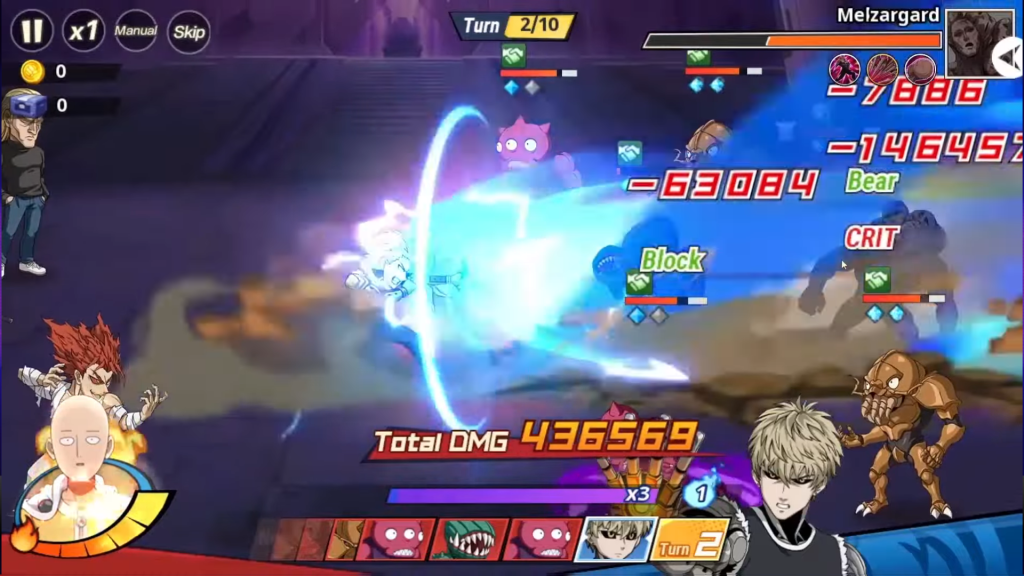Switch the Manual battle mode button
This screenshot has width=1024, height=576.
(x=136, y=31)
